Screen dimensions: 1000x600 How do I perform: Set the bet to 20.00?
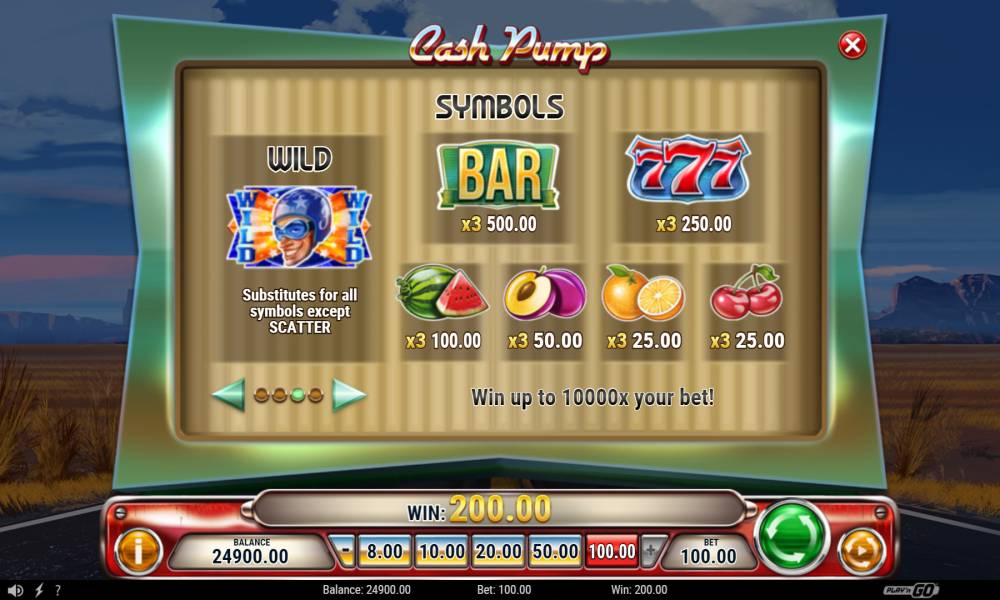coord(498,550)
